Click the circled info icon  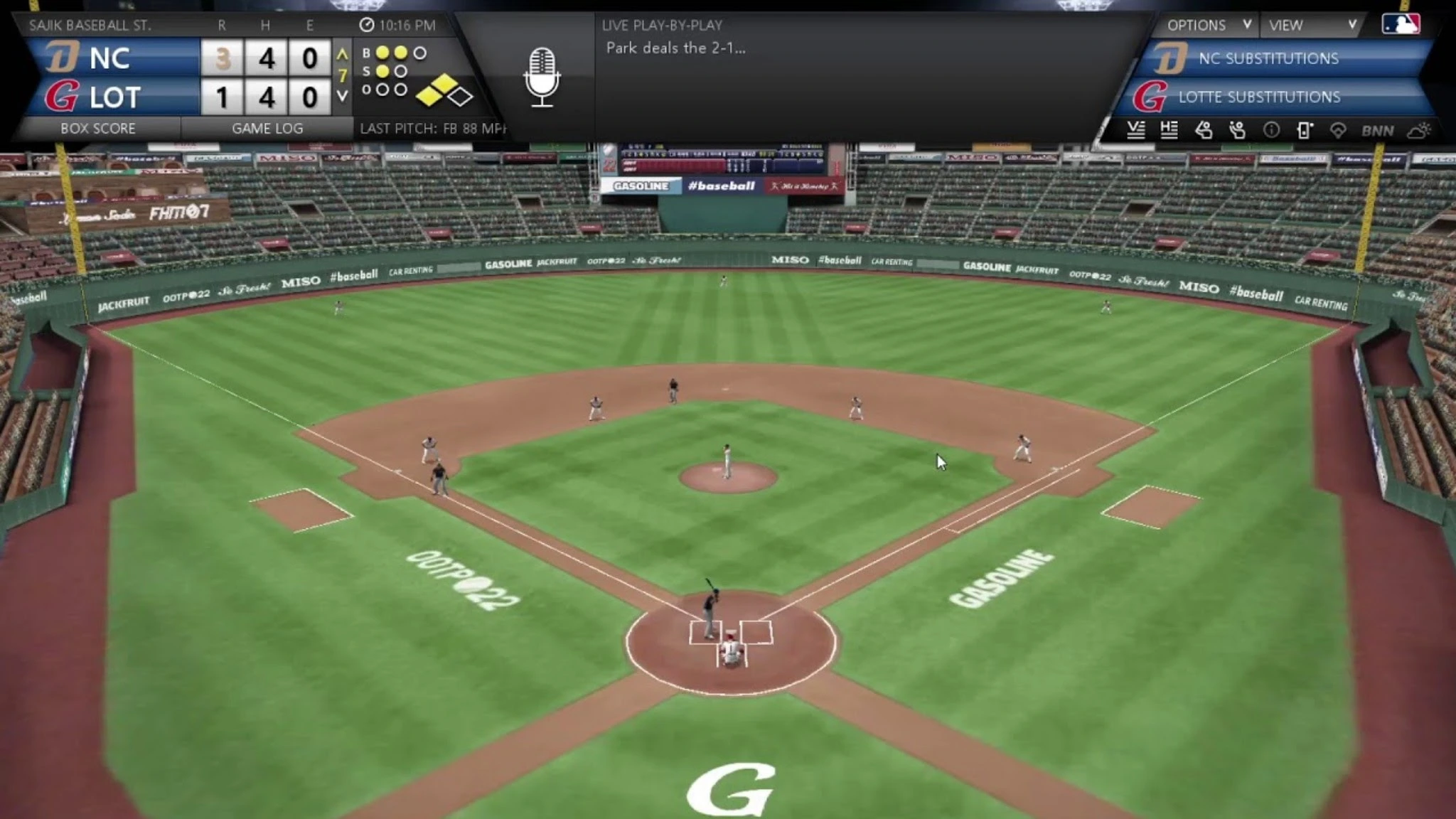(1271, 130)
